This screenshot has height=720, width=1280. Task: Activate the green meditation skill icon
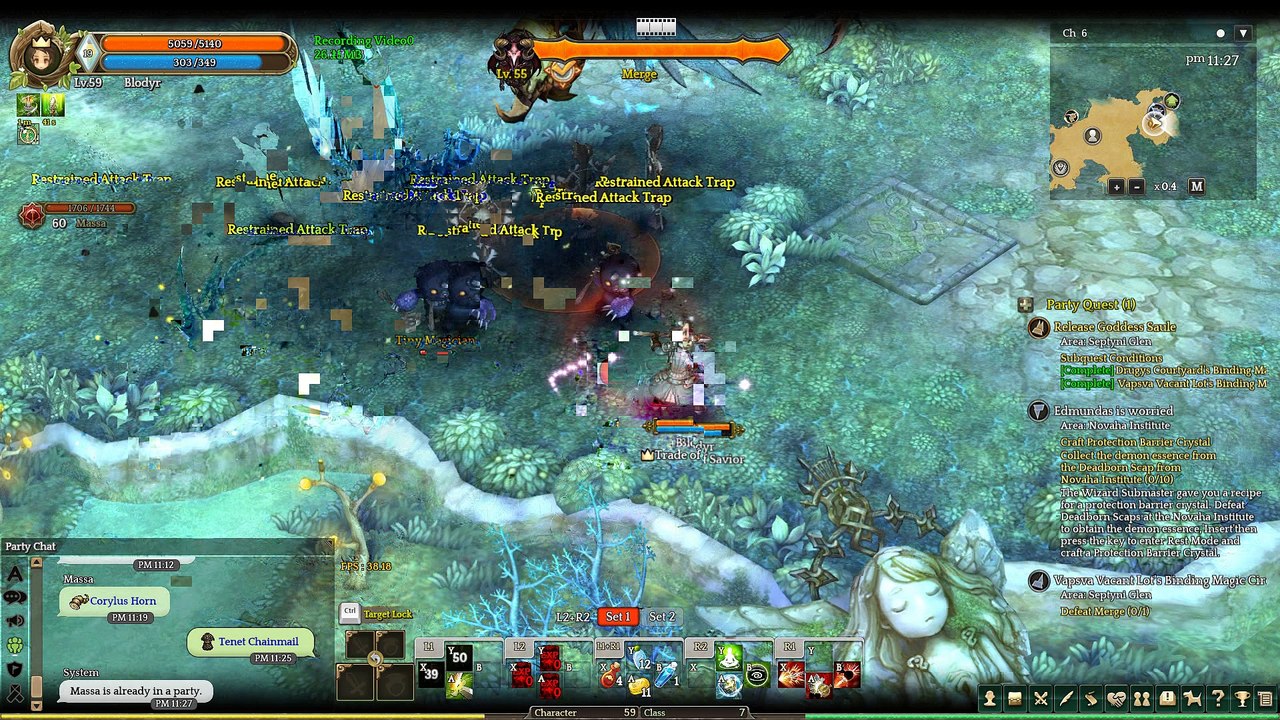[x=731, y=657]
